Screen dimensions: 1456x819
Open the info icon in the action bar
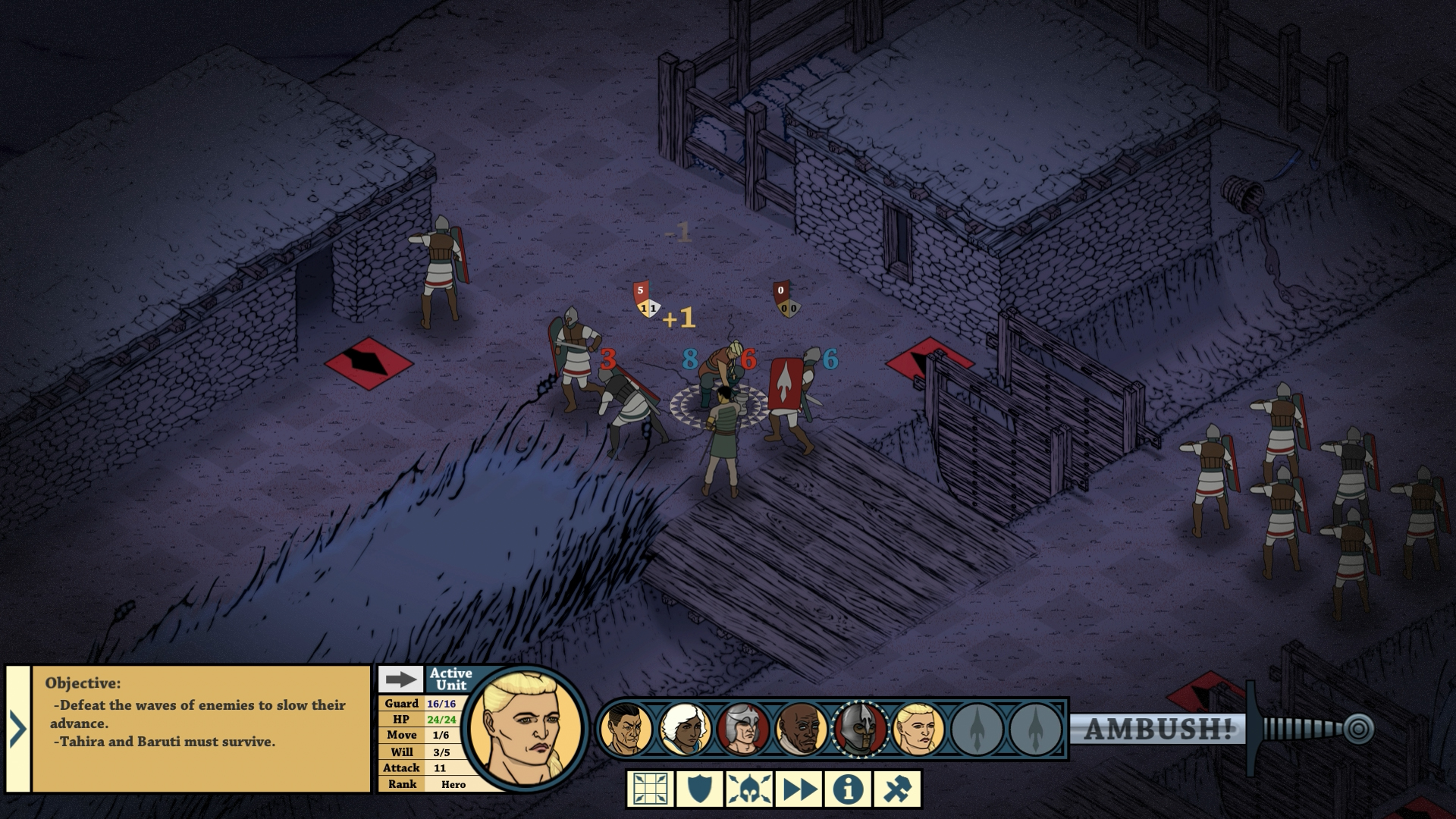(846, 789)
